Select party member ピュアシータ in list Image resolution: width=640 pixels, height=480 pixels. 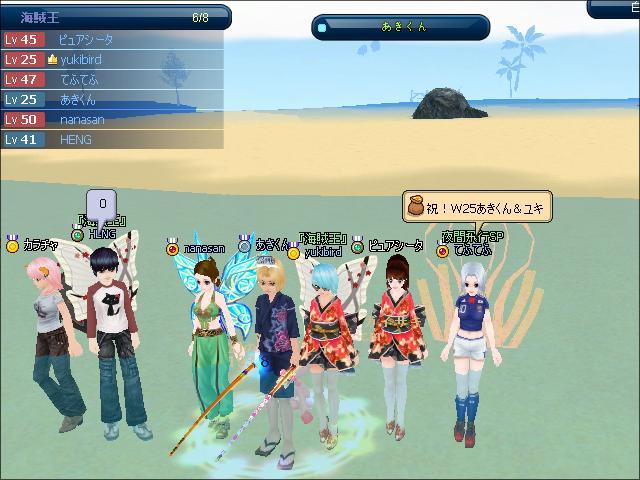(x=110, y=40)
